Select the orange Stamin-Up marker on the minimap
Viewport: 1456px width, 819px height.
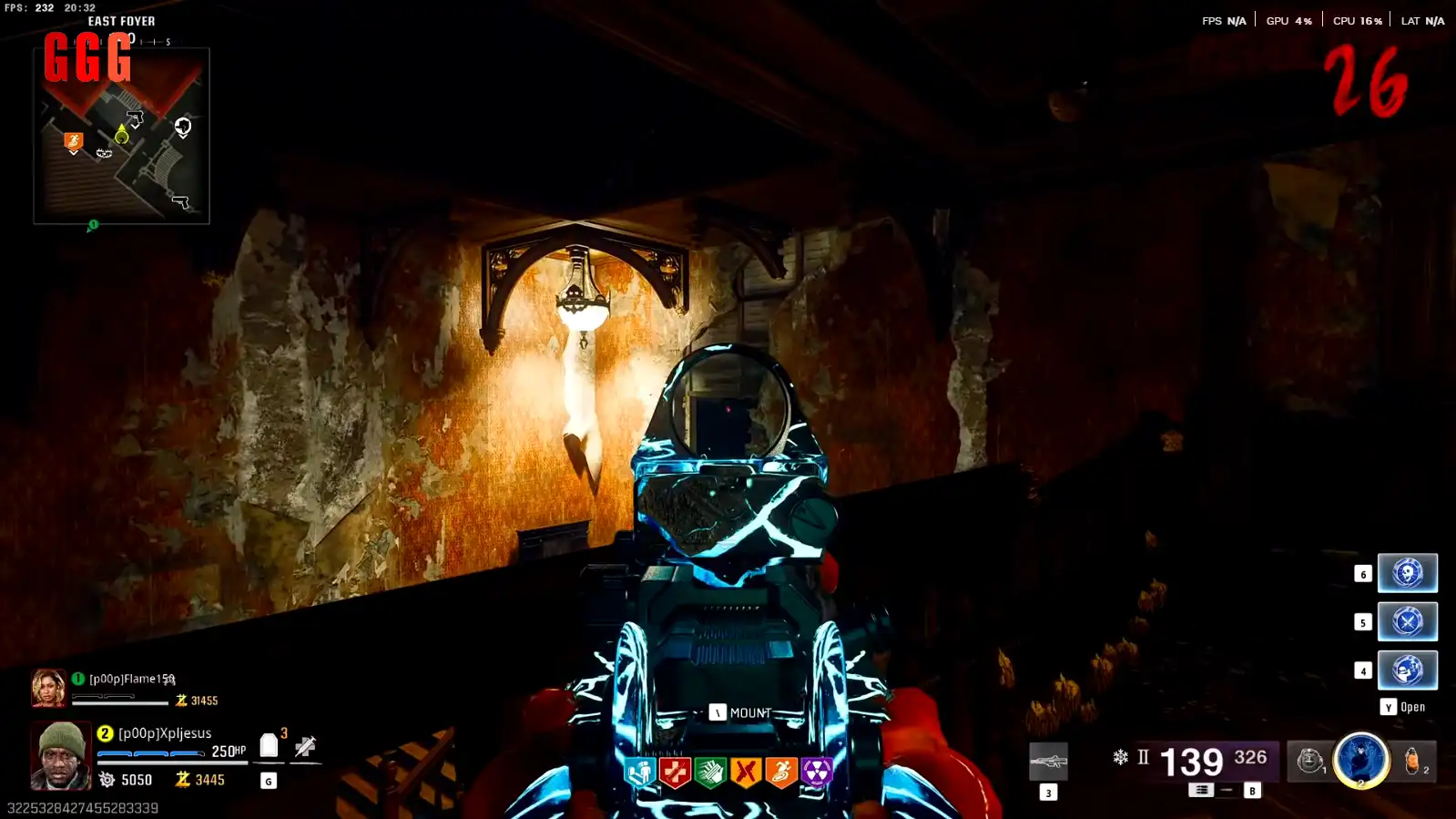click(x=74, y=141)
